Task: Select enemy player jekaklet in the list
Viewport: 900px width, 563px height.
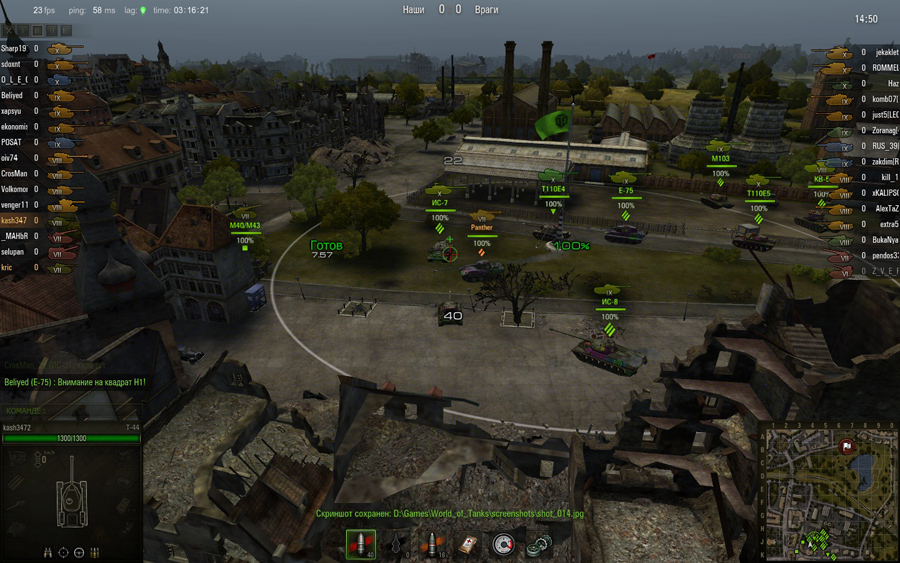Action: (886, 52)
